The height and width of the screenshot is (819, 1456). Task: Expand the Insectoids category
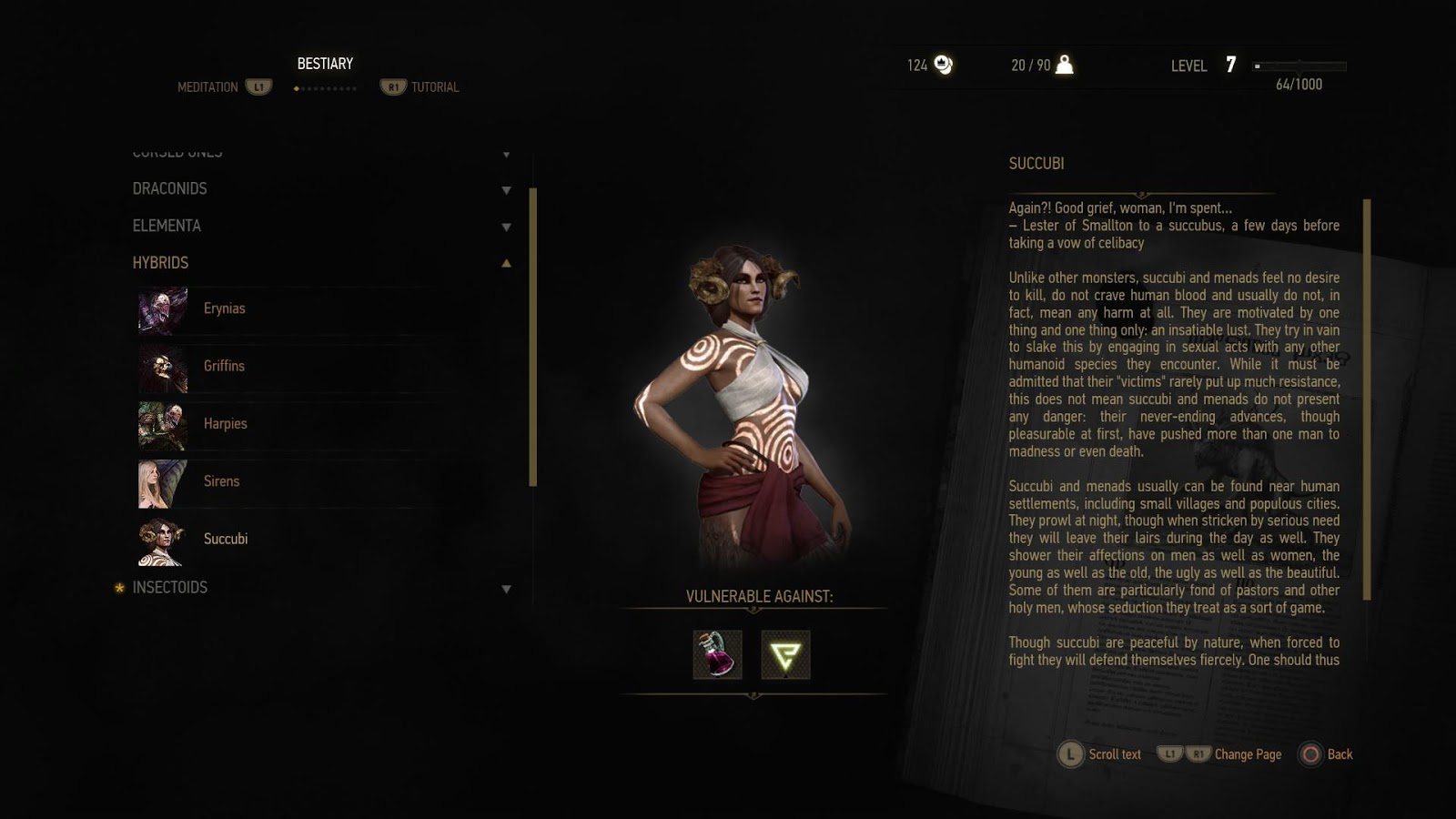170,588
